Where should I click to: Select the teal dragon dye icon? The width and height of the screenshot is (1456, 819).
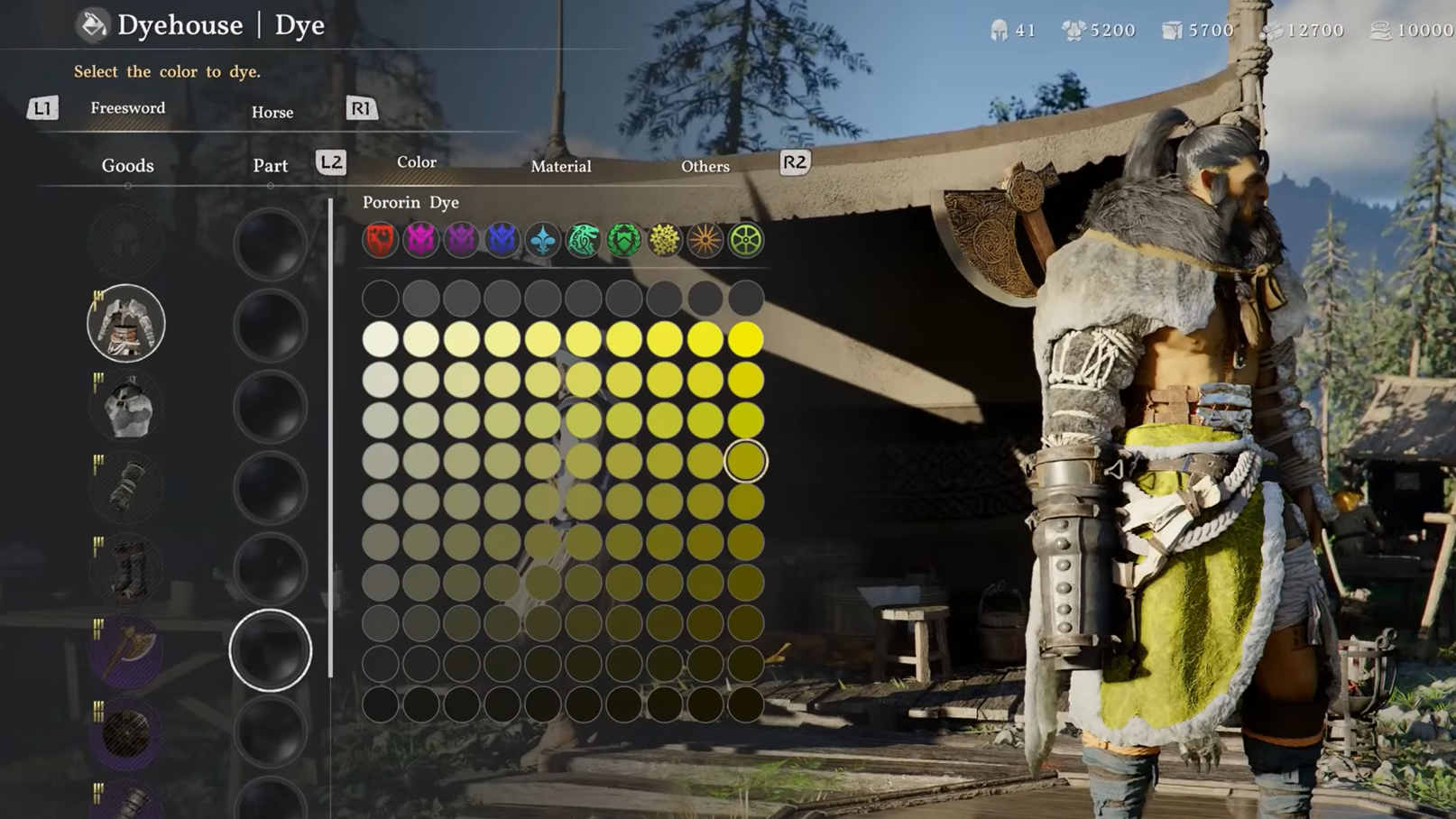pos(584,240)
